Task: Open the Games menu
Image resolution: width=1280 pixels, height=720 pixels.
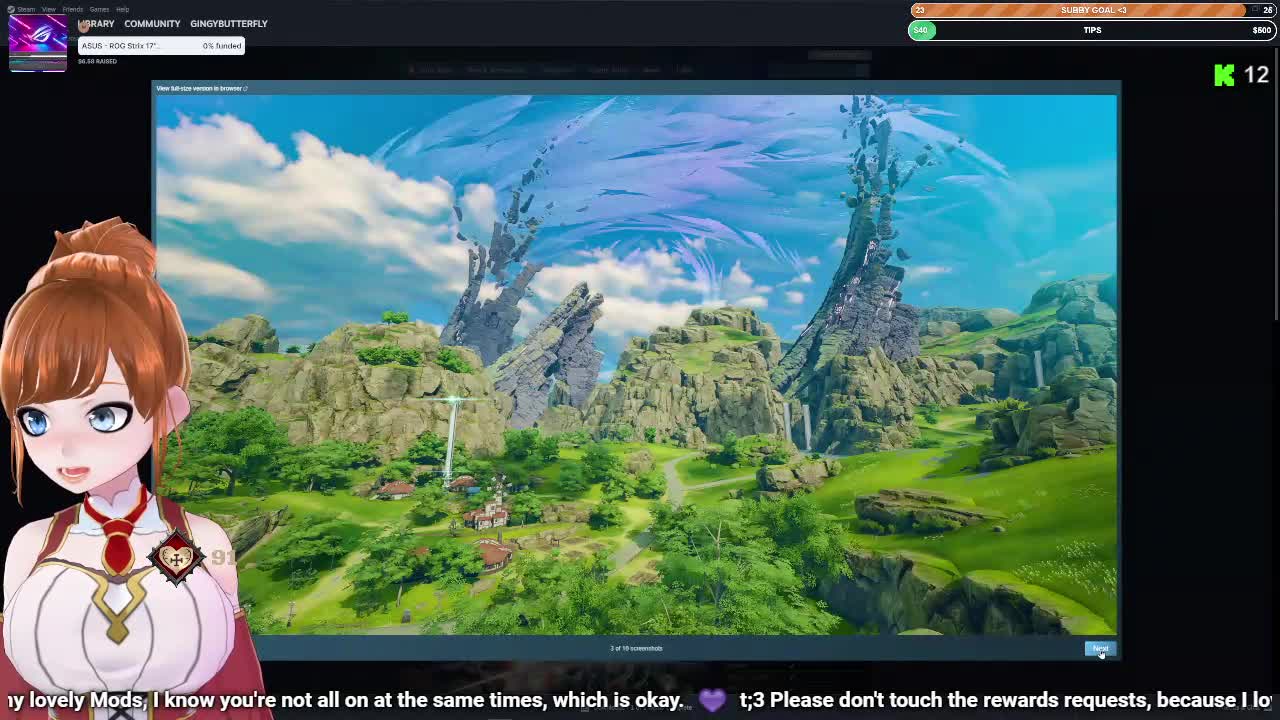Action: (x=99, y=9)
